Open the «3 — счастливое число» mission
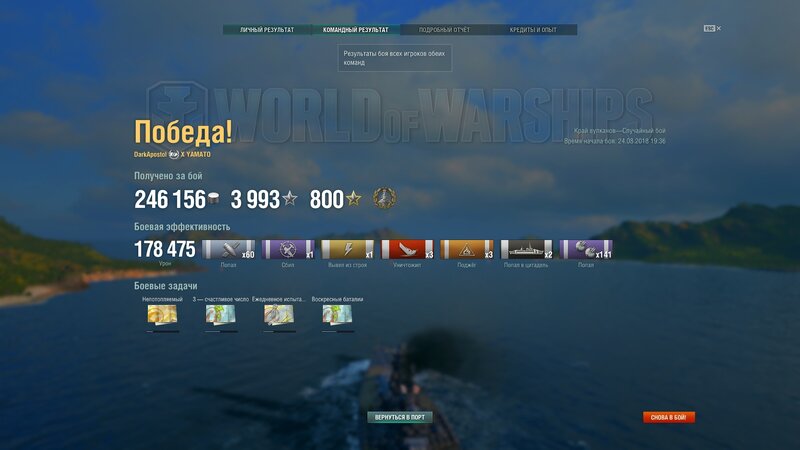The image size is (800, 450). click(219, 315)
